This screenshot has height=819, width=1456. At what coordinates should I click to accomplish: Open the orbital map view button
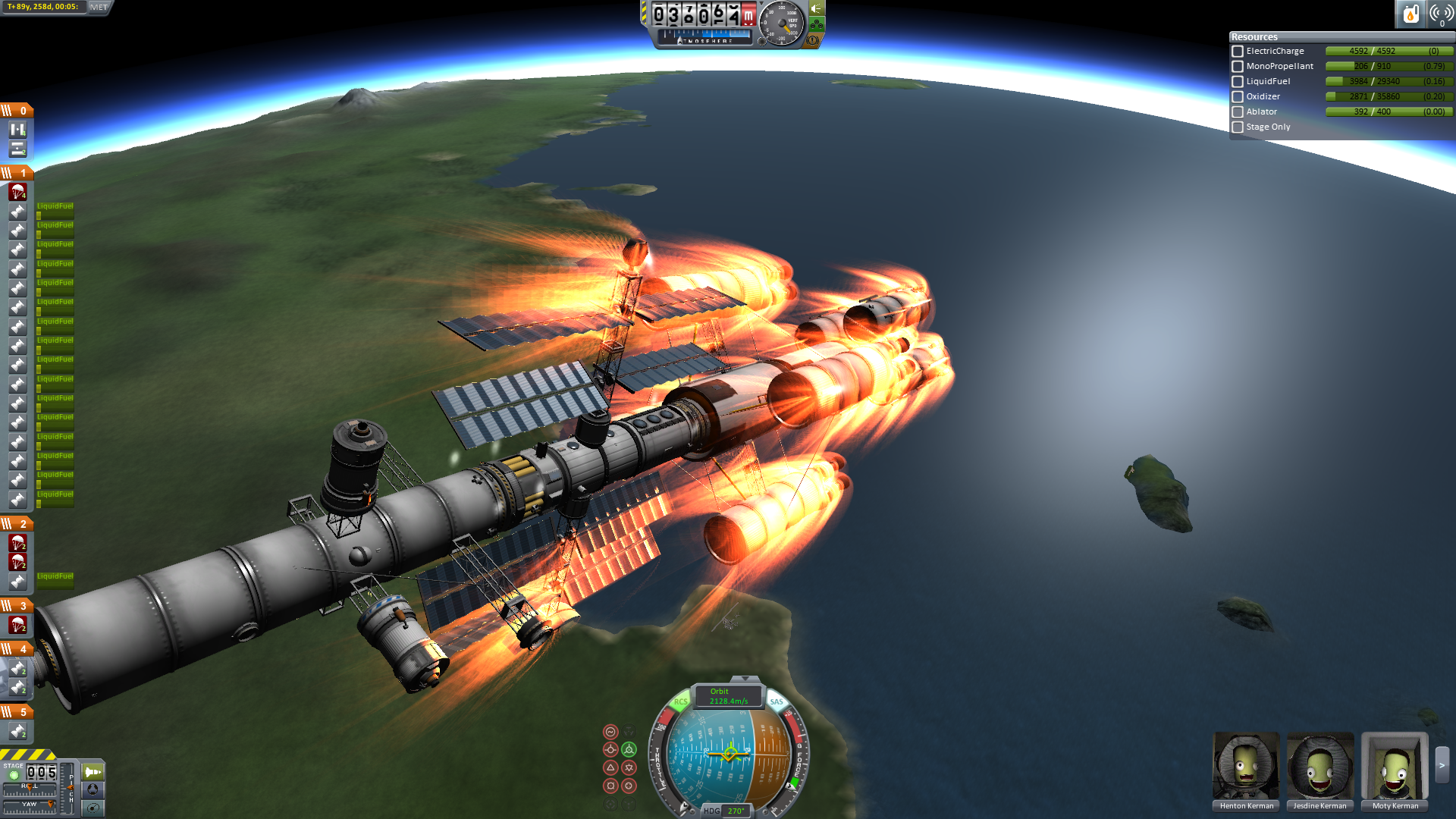tap(93, 808)
